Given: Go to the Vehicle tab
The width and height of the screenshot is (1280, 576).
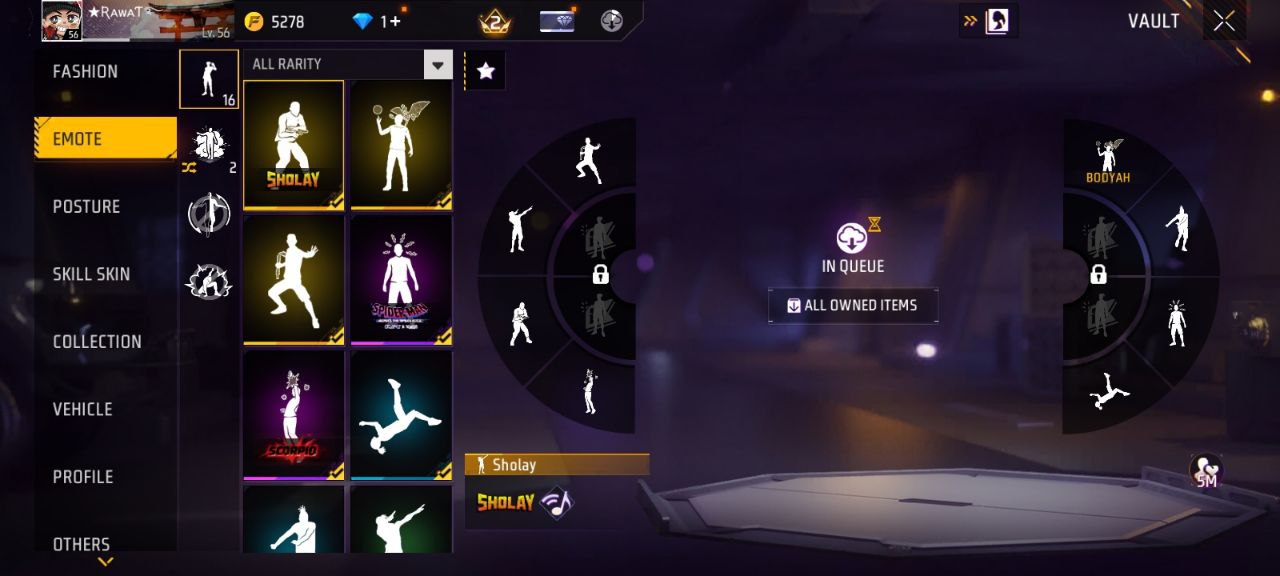Looking at the screenshot, I should tap(83, 409).
